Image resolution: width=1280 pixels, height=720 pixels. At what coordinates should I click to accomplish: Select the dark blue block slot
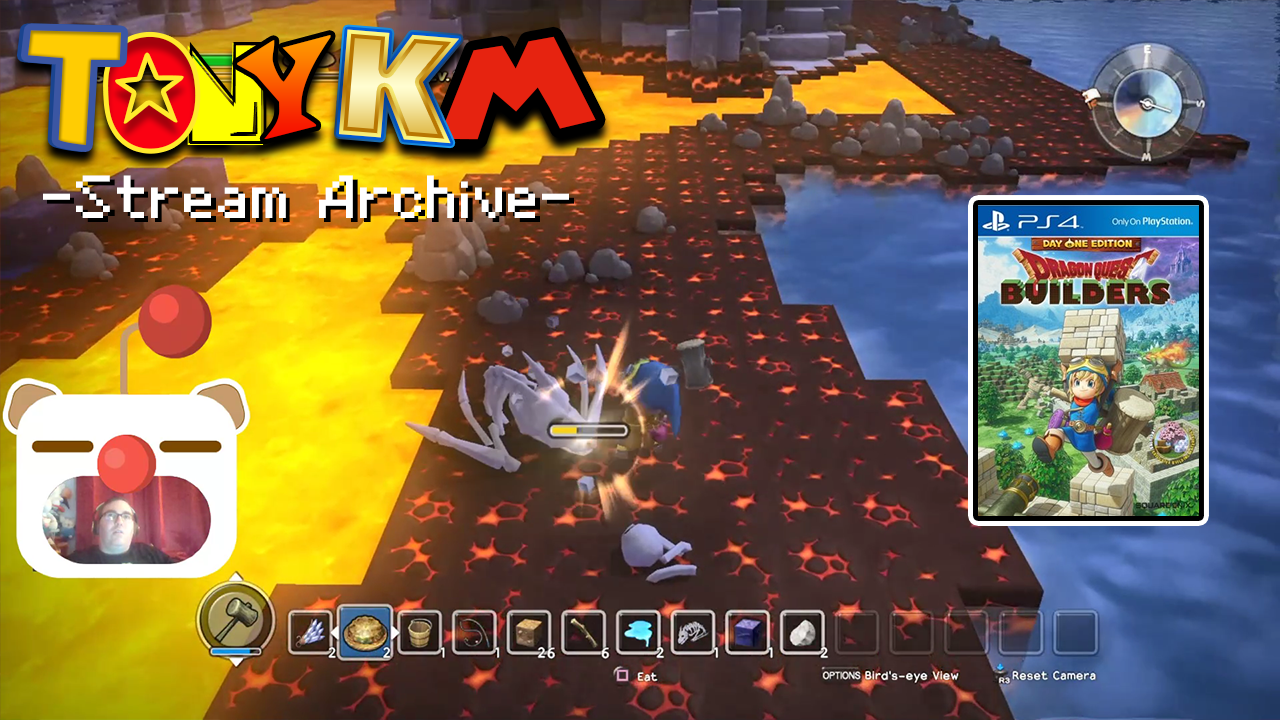(x=747, y=632)
